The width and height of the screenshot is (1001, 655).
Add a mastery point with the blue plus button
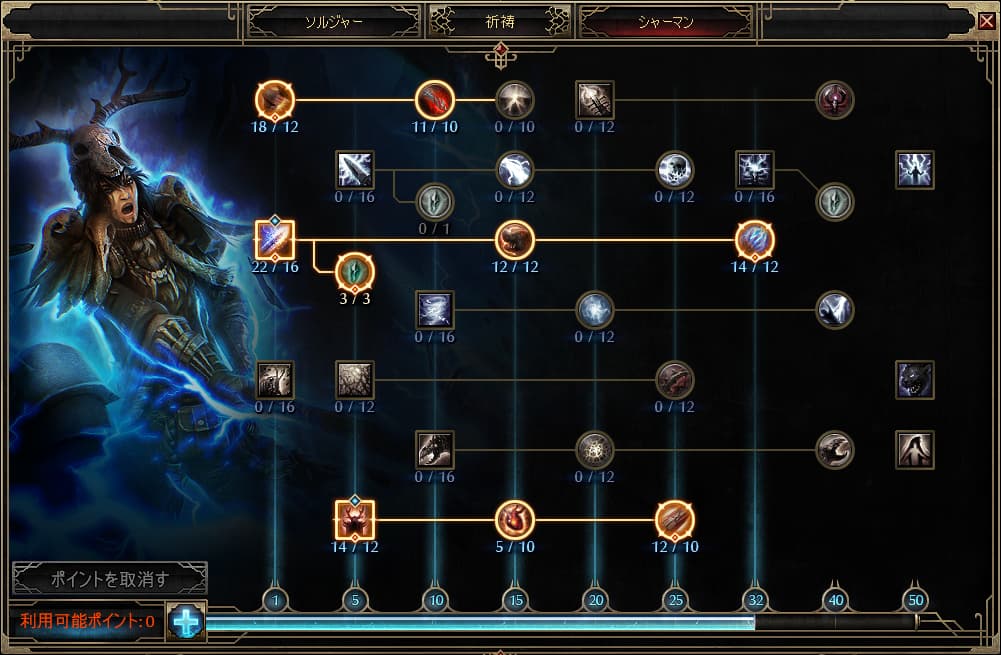point(186,621)
